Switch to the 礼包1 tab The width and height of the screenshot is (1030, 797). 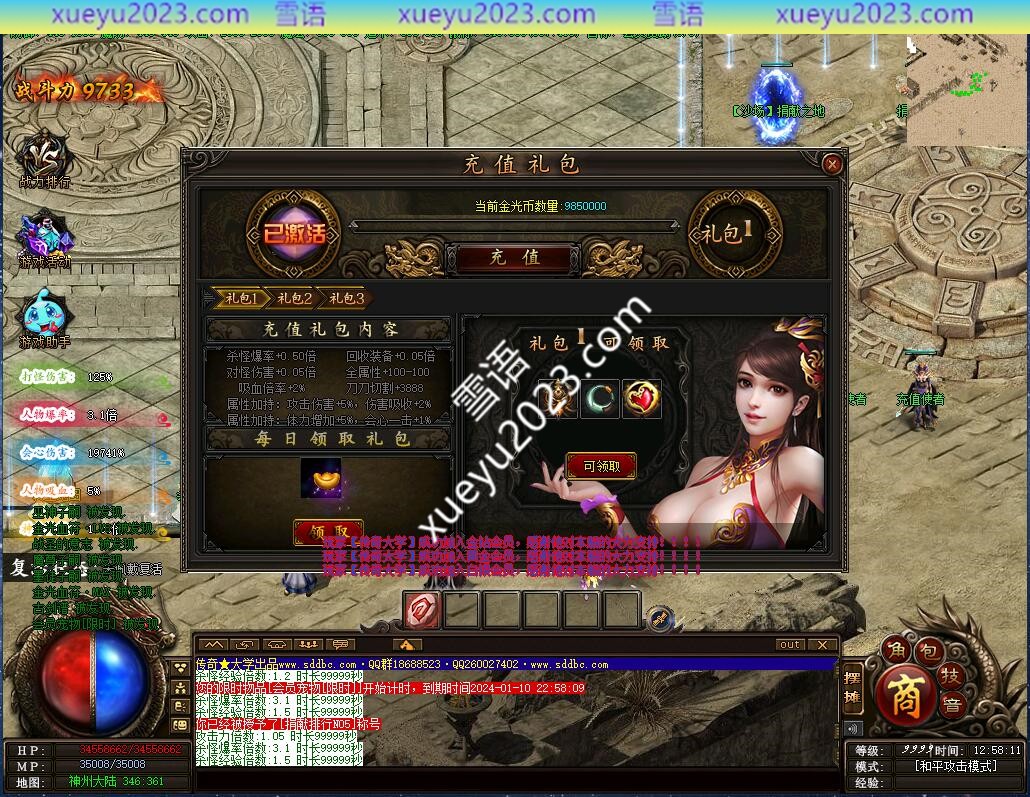(242, 298)
